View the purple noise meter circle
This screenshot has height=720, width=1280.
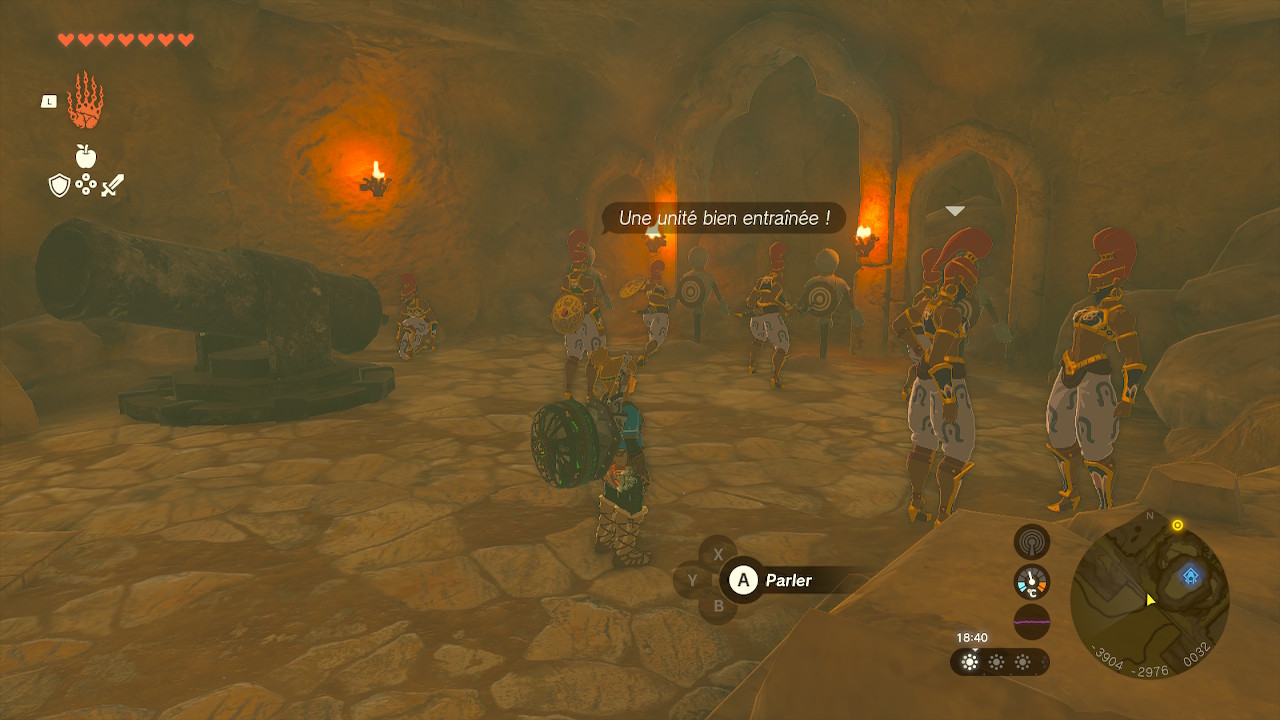point(1031,621)
